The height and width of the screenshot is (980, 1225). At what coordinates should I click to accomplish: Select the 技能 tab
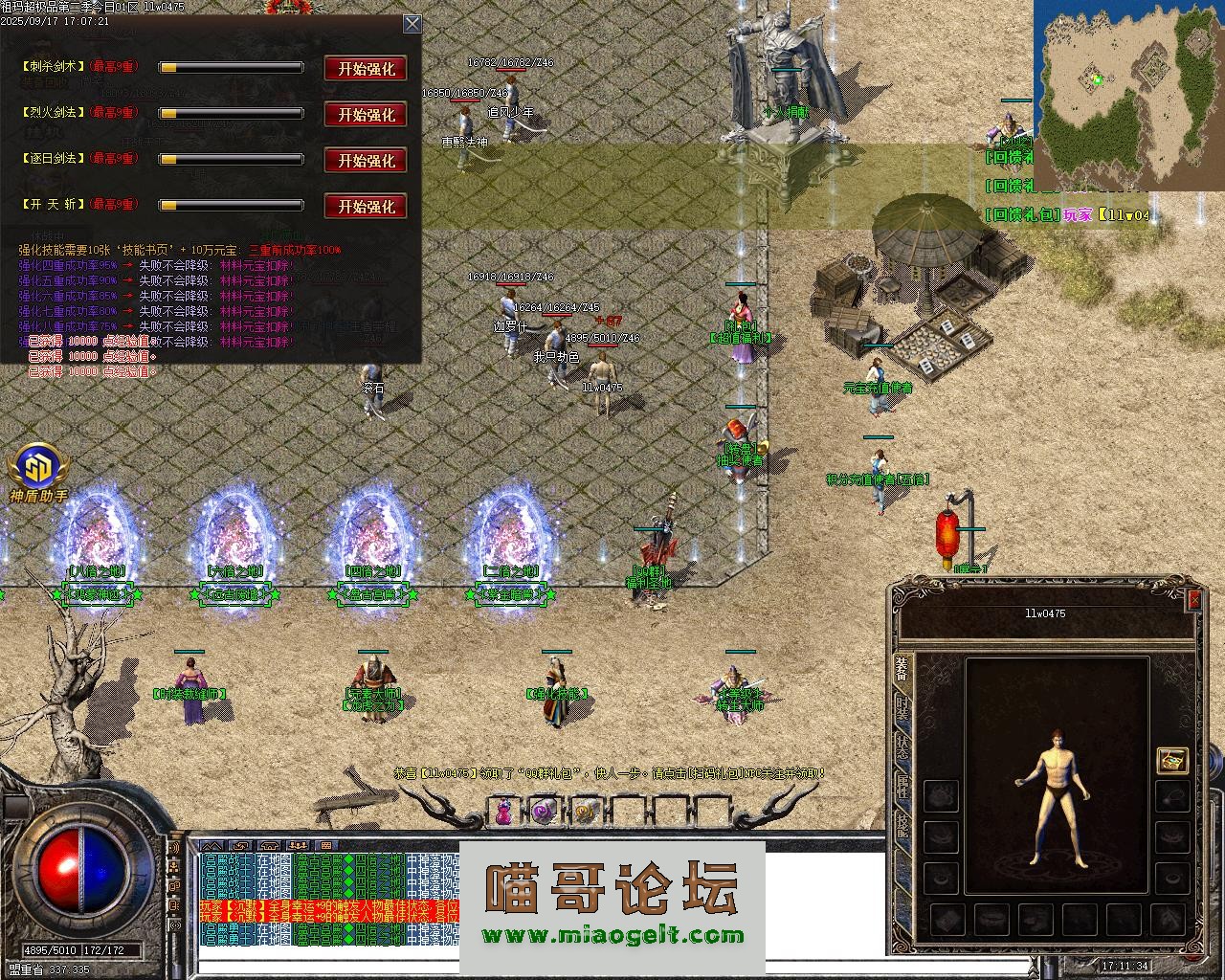pos(902,825)
